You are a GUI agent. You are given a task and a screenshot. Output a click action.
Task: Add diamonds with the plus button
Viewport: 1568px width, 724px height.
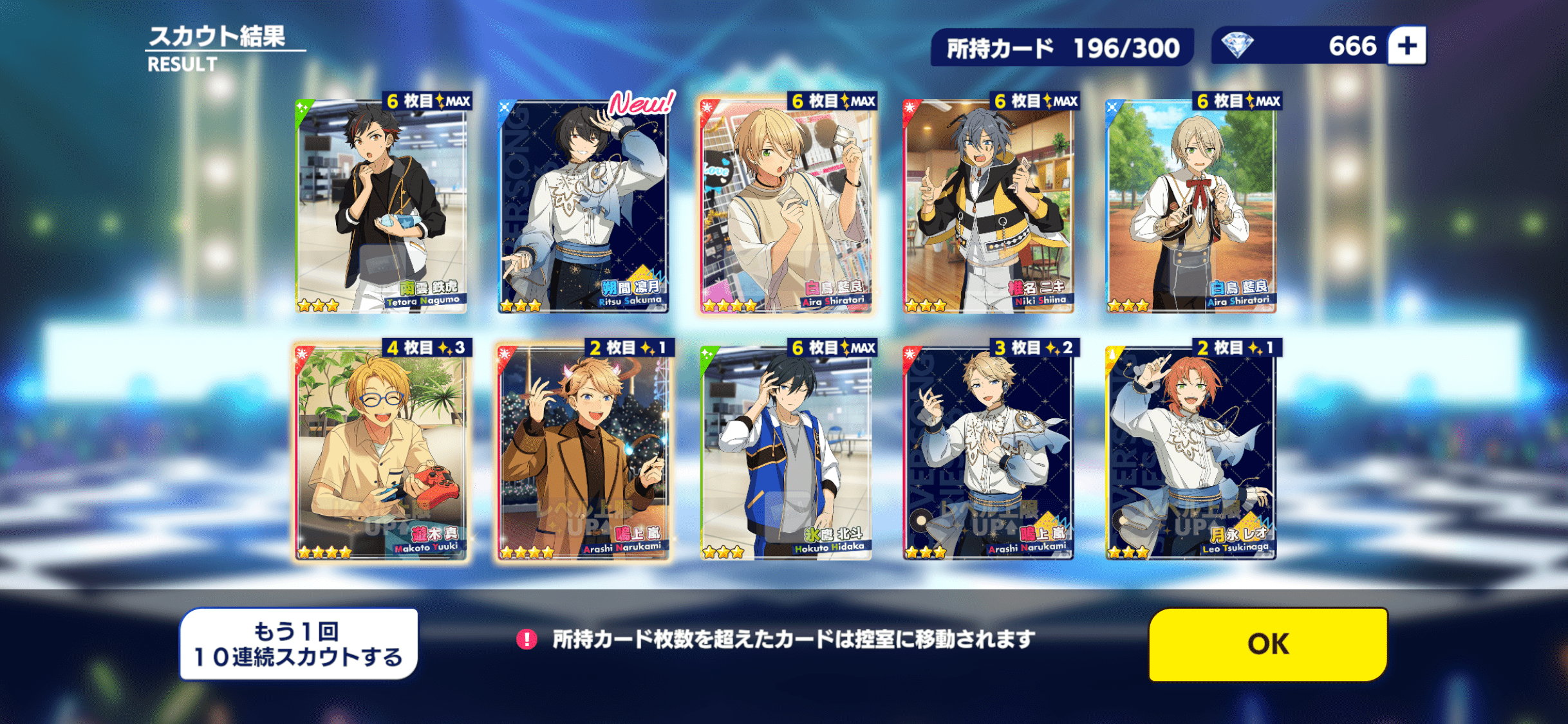(x=1407, y=46)
